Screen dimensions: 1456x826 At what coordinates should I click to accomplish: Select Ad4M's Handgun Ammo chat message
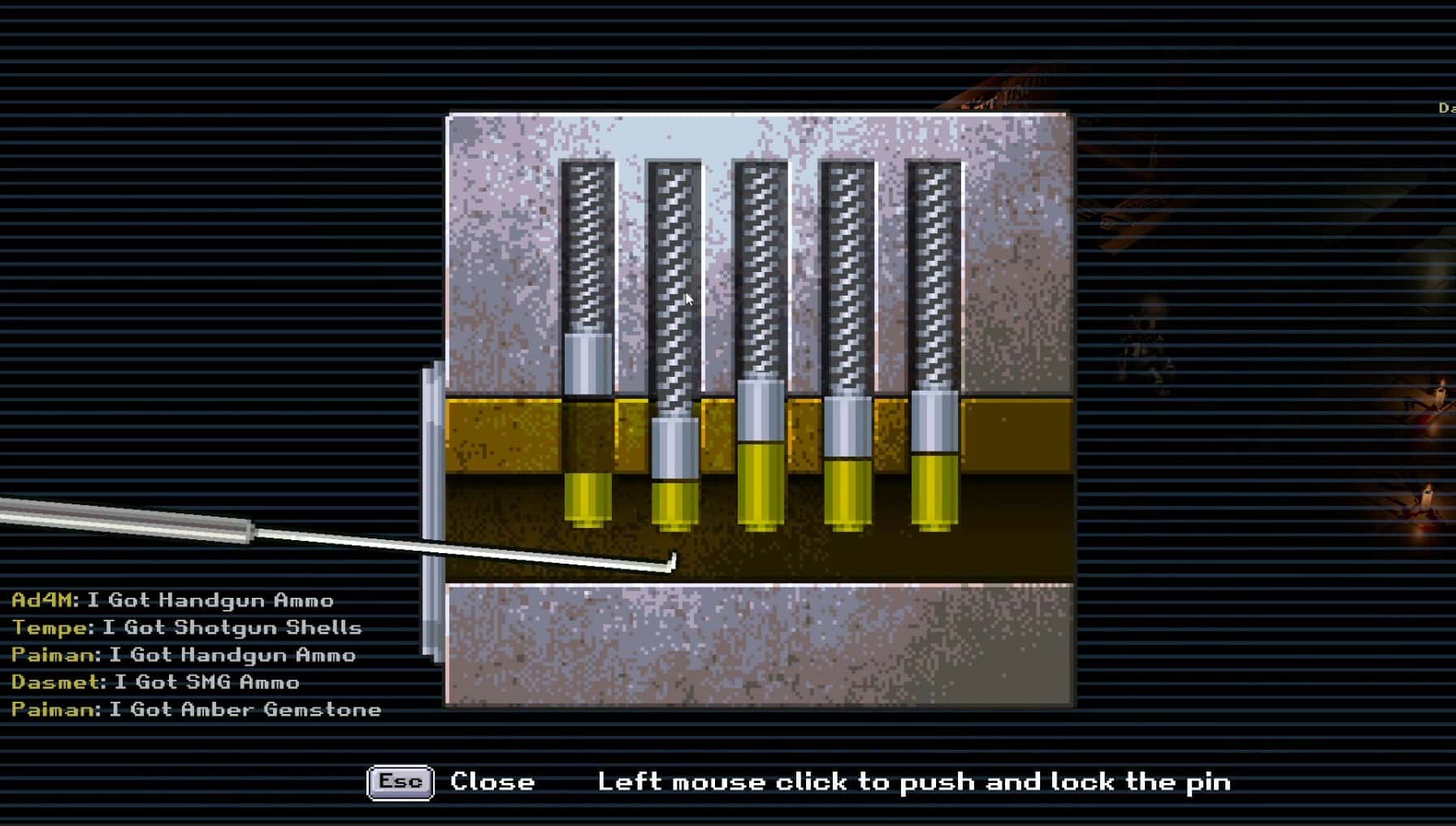pyautogui.click(x=172, y=601)
